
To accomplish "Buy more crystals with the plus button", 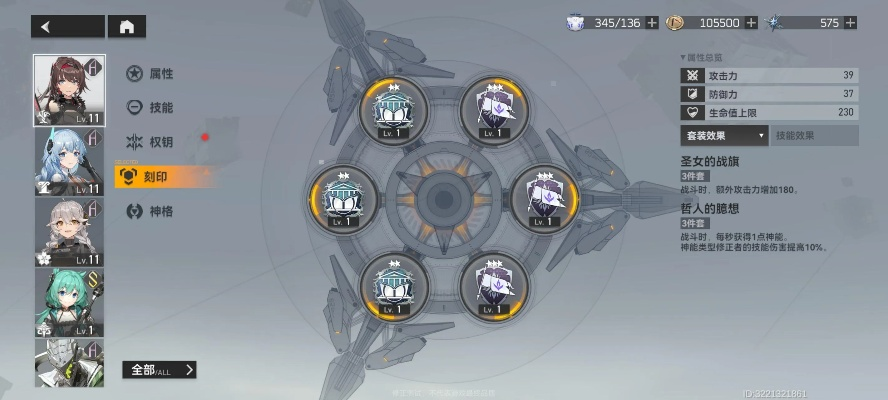I will coord(850,22).
